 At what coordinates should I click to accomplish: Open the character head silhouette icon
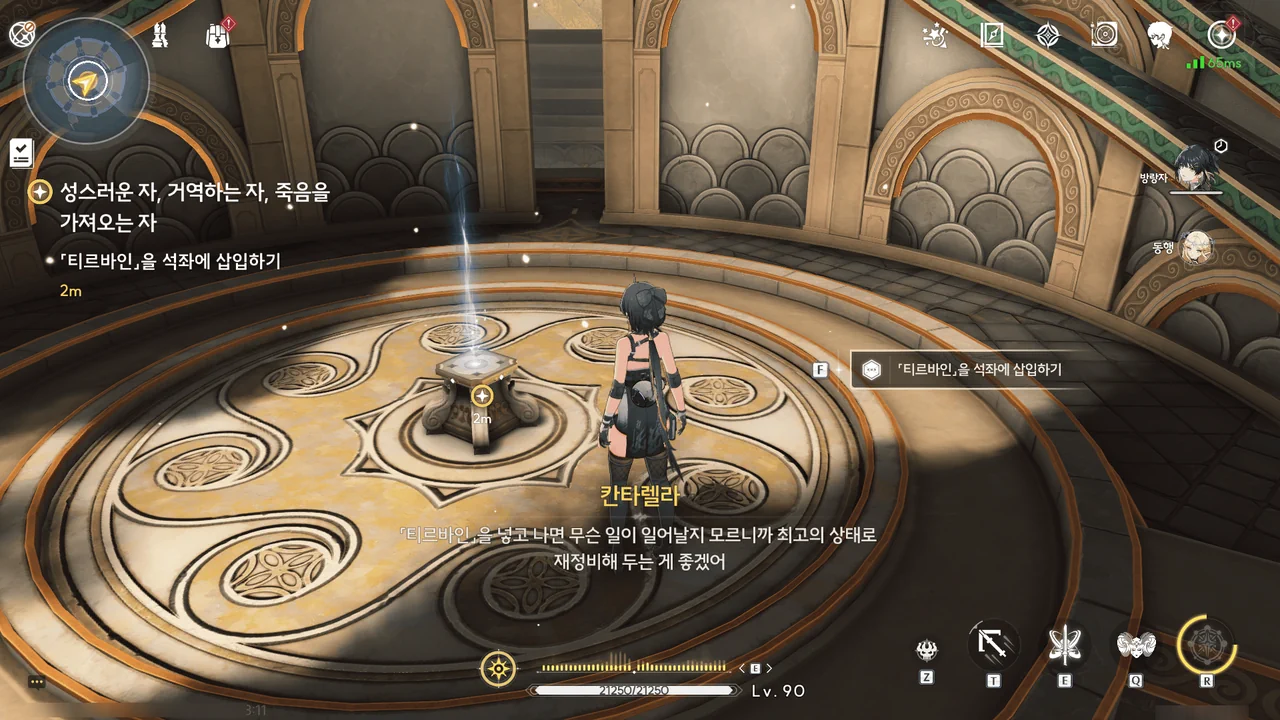1160,36
